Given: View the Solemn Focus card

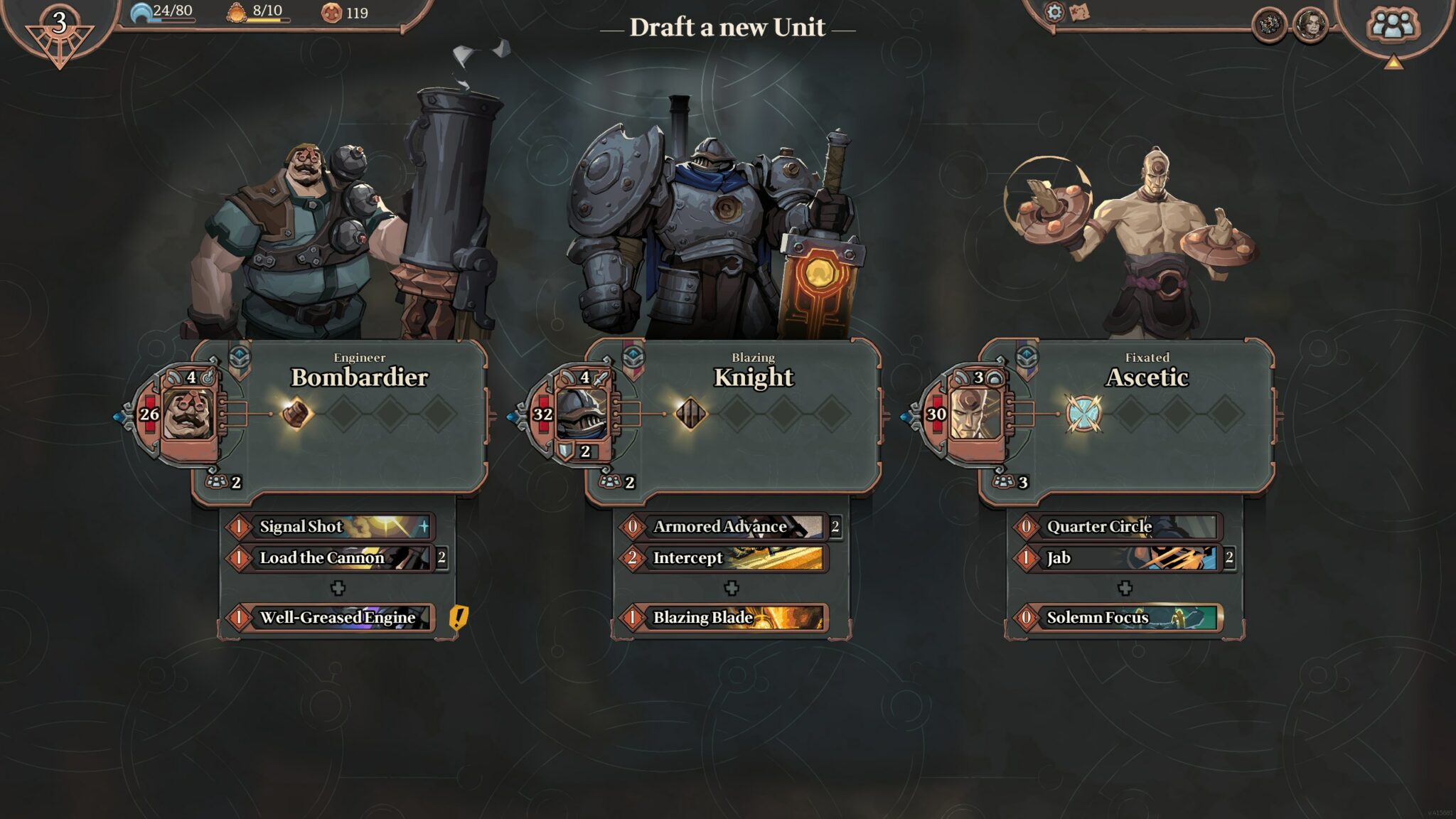Looking at the screenshot, I should pos(1118,617).
